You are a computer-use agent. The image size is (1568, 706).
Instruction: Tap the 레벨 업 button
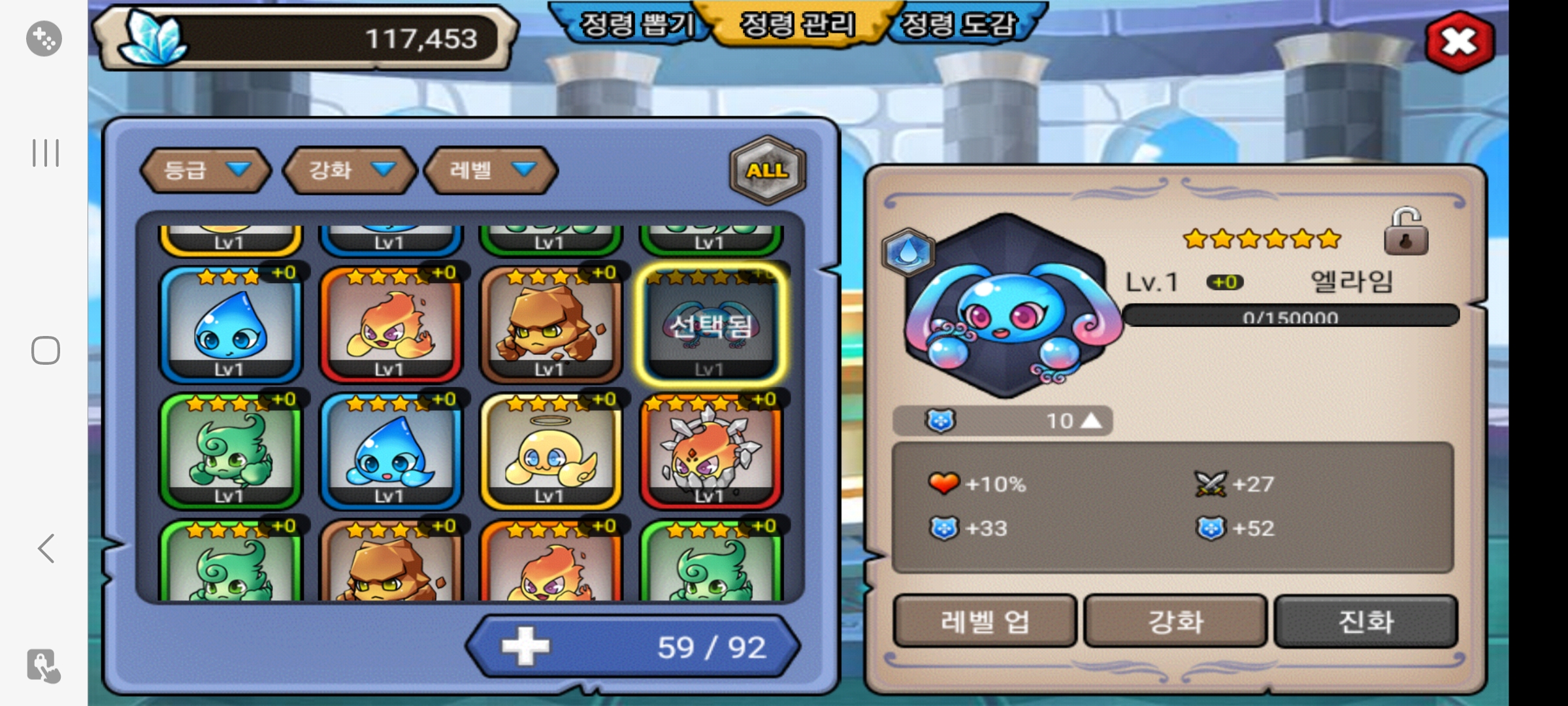click(x=985, y=621)
